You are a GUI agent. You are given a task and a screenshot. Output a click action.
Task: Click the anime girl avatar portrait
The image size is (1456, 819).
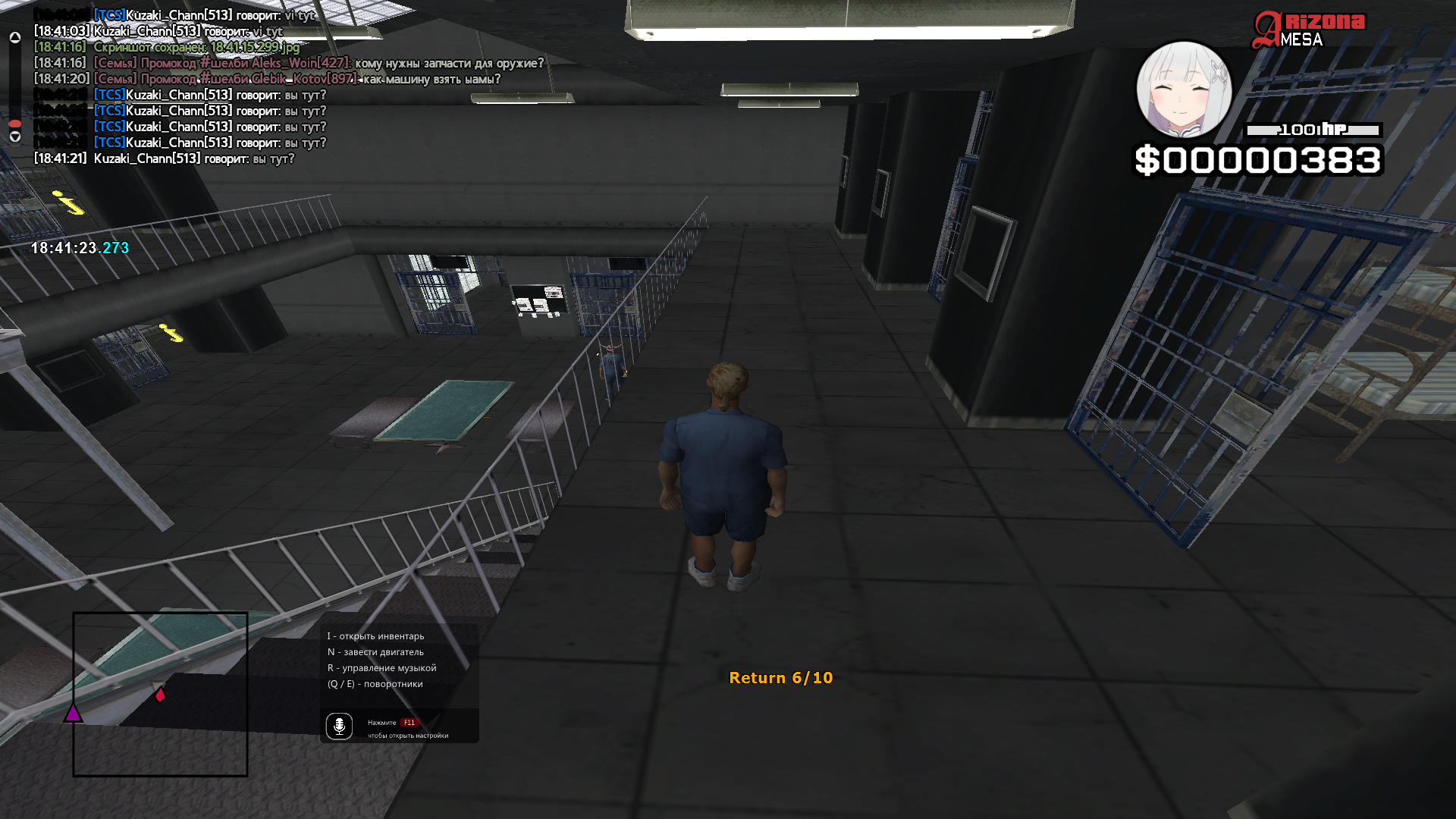coord(1184,89)
